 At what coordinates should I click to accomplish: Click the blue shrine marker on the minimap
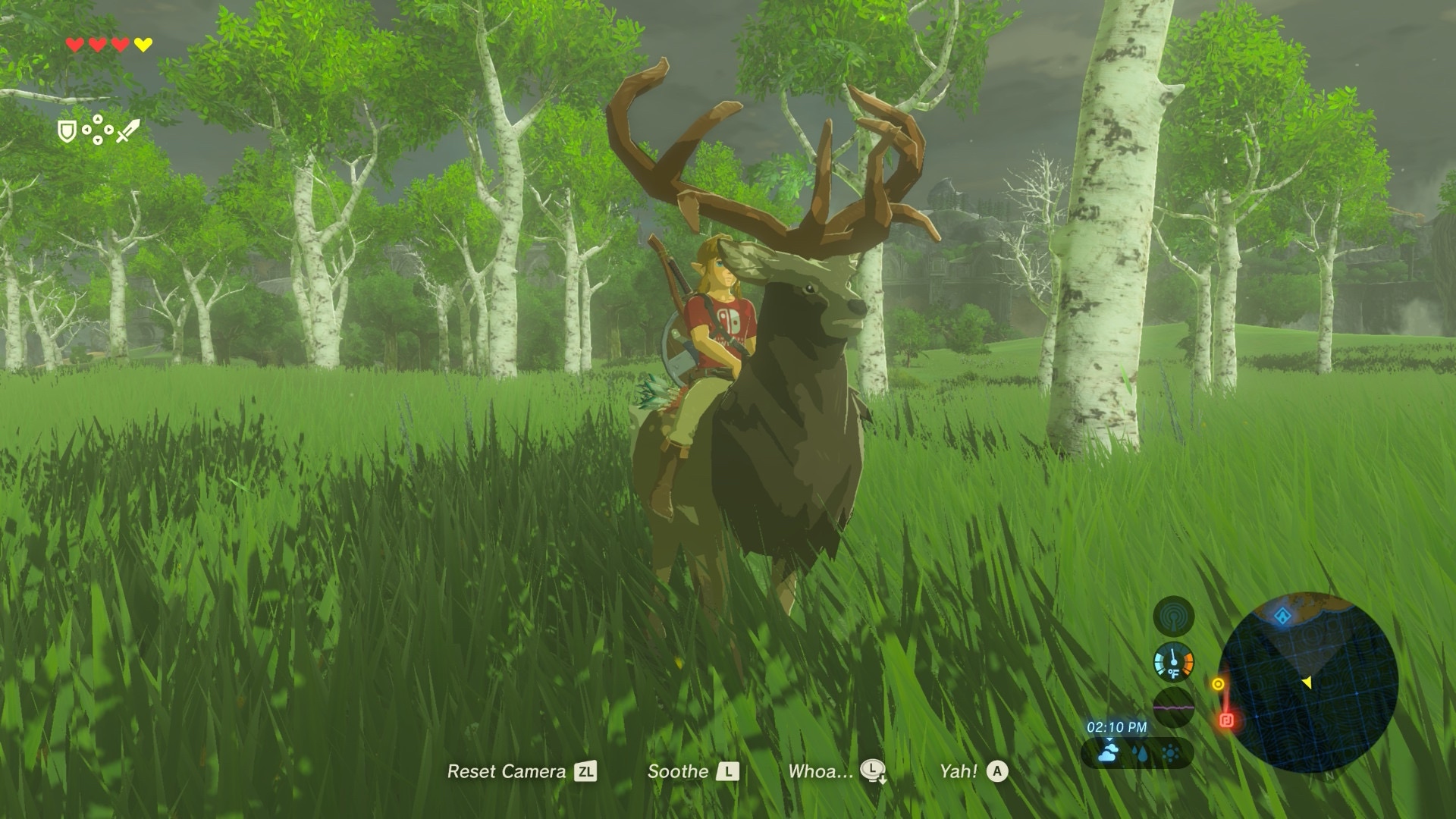[x=1282, y=616]
